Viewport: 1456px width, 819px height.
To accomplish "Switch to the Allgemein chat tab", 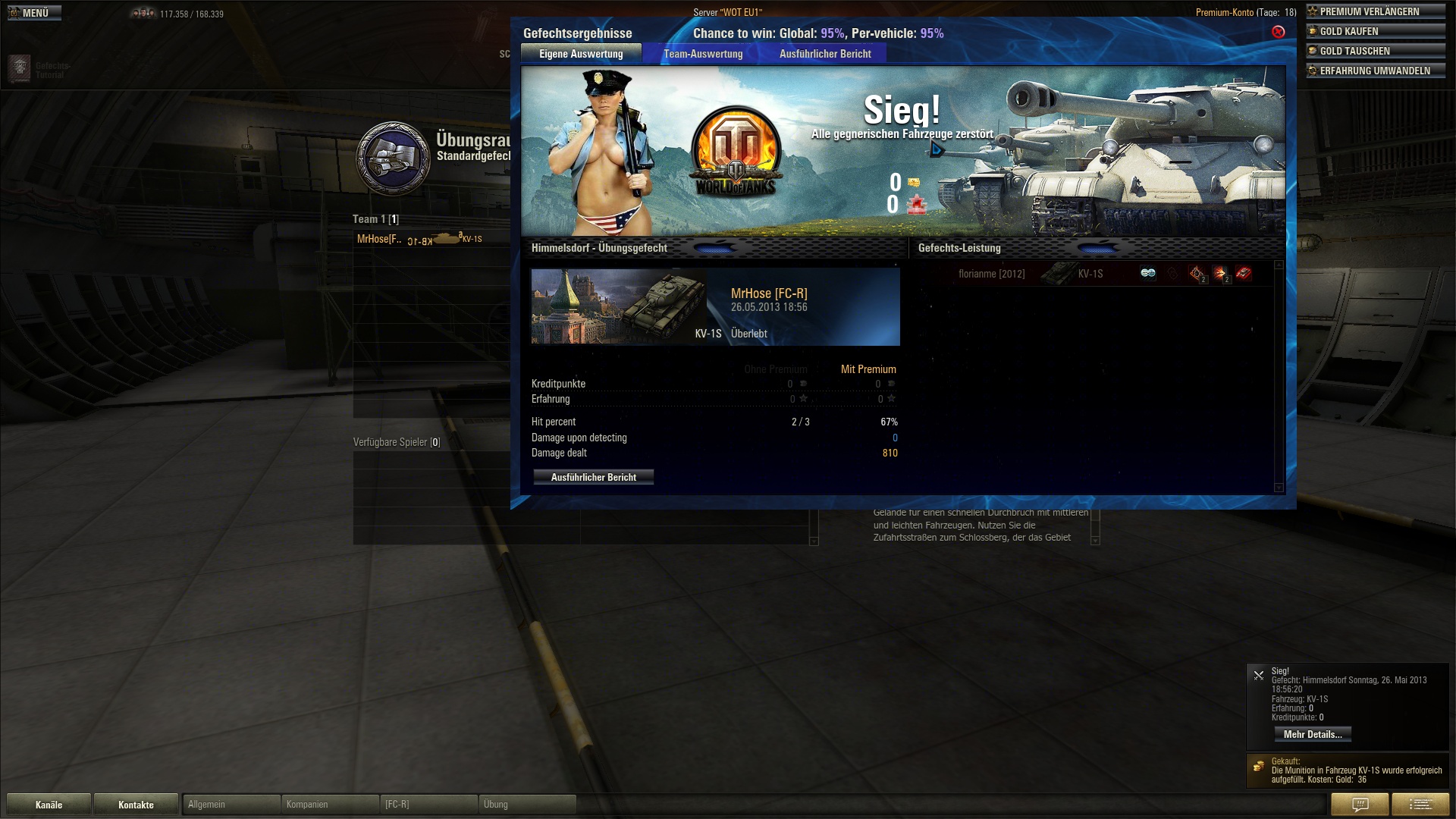I will coord(231,804).
